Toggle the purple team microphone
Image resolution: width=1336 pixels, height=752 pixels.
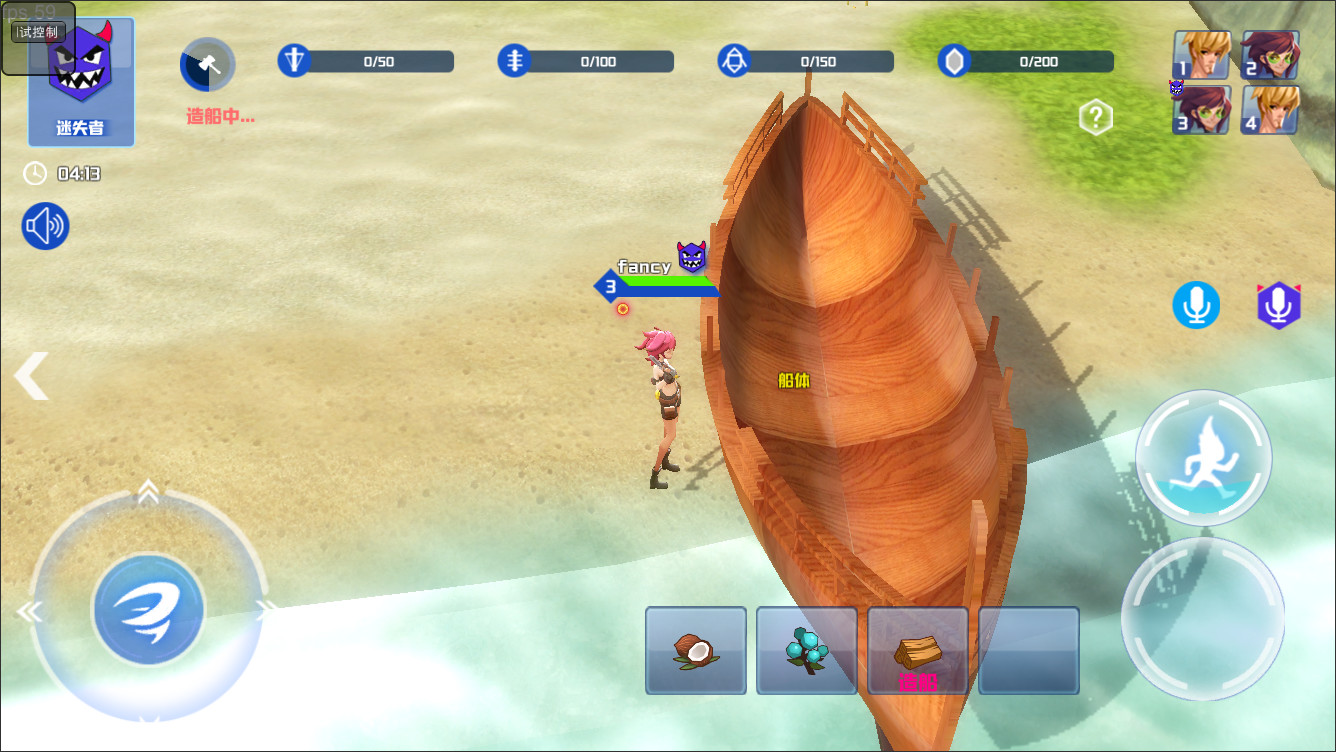pos(1278,305)
